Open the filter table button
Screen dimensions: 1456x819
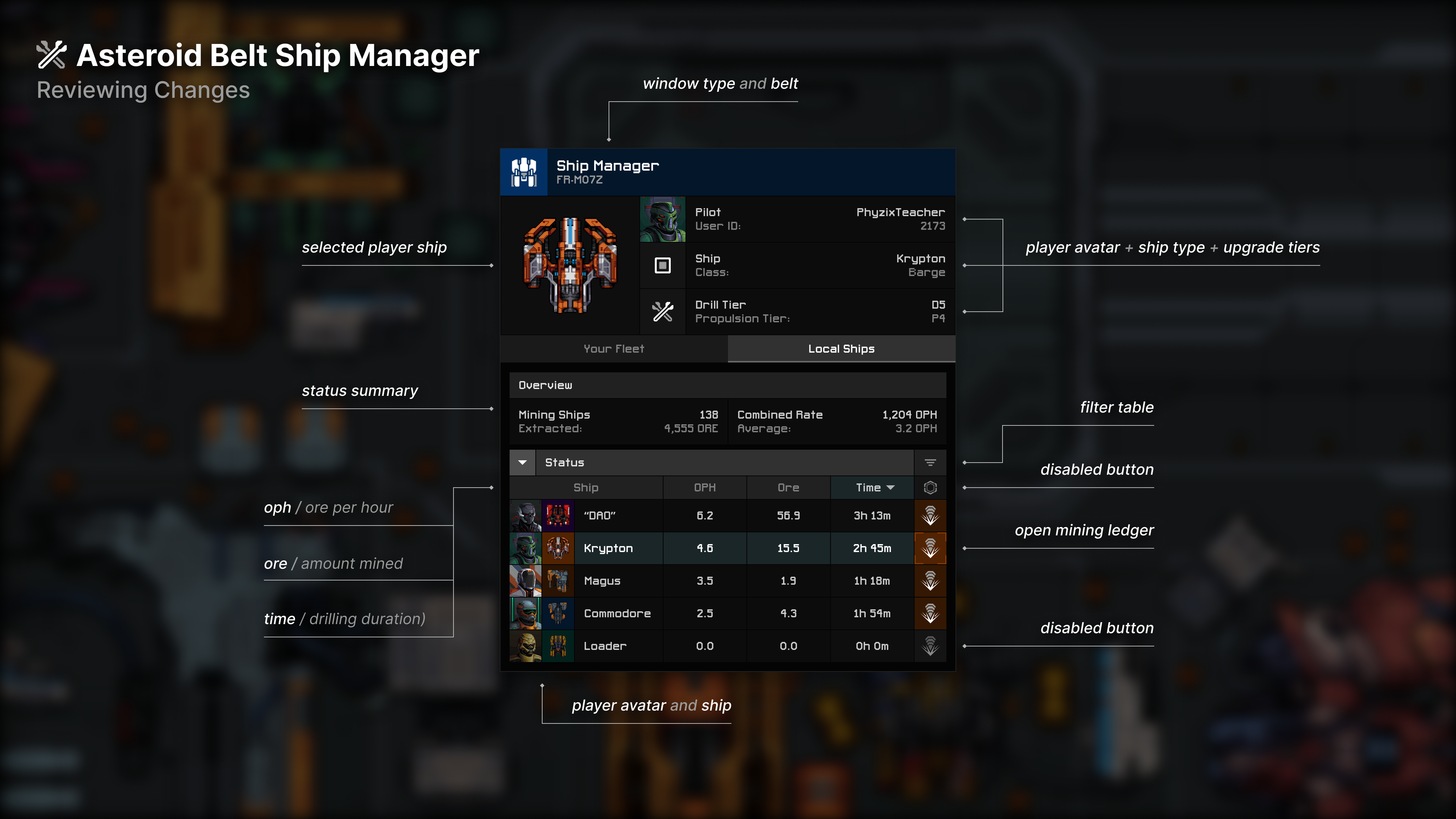coord(930,462)
